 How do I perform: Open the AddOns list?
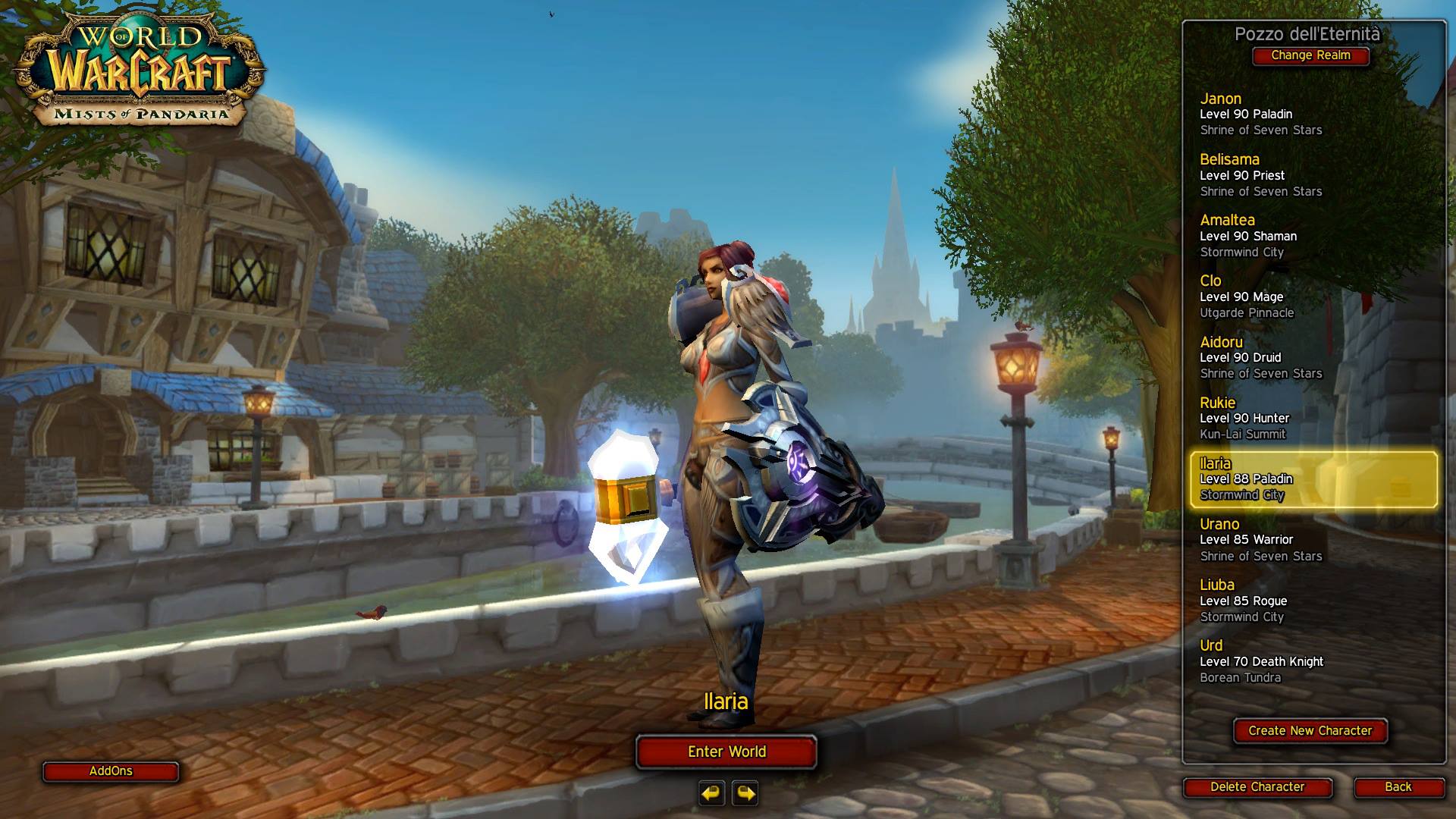111,771
